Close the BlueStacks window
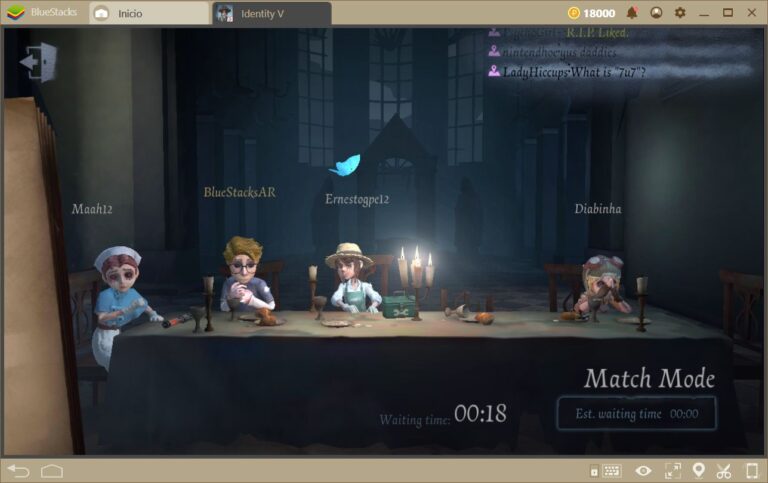 [752, 13]
